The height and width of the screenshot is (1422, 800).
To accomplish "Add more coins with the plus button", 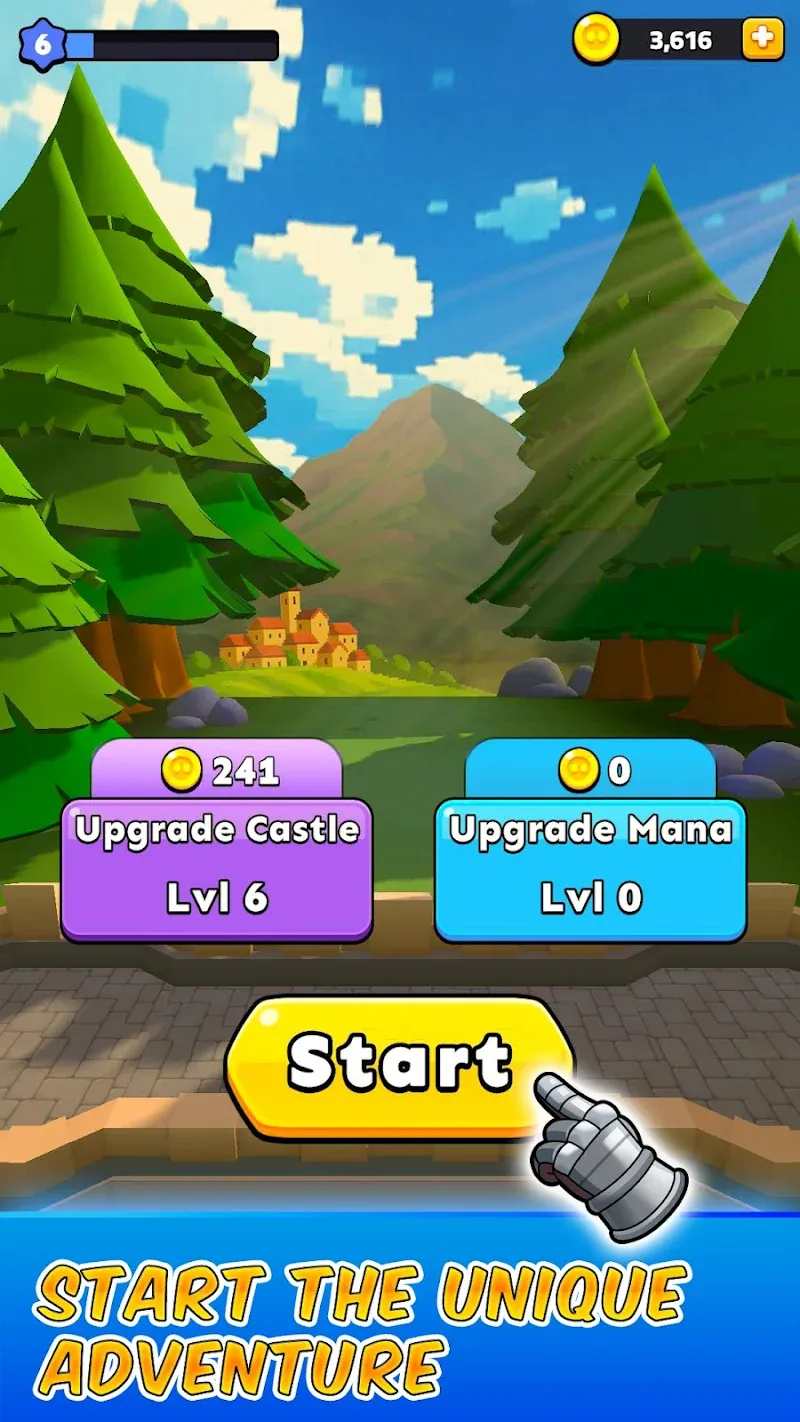I will (762, 40).
